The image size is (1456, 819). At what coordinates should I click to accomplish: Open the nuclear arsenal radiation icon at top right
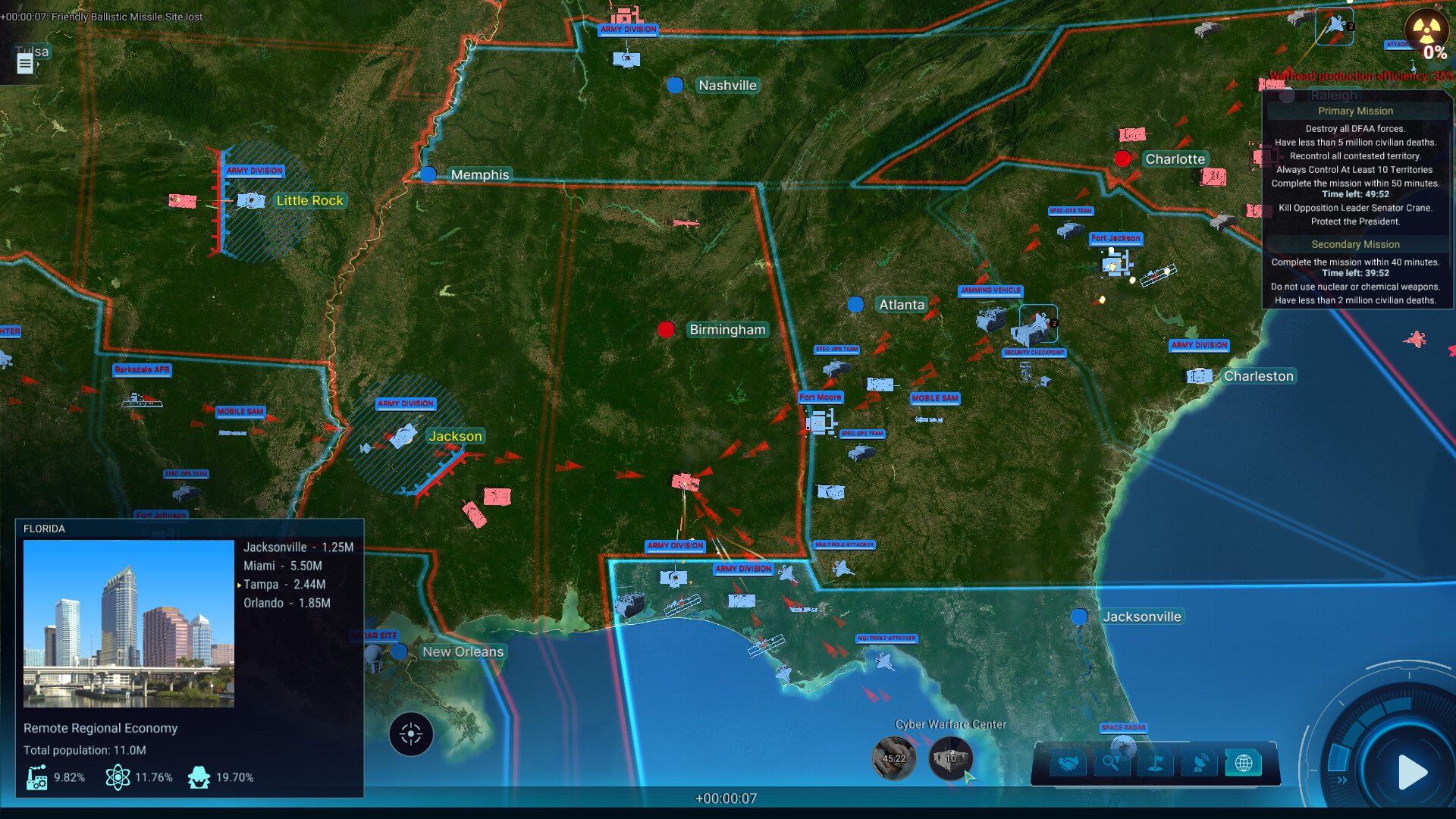coord(1426,30)
